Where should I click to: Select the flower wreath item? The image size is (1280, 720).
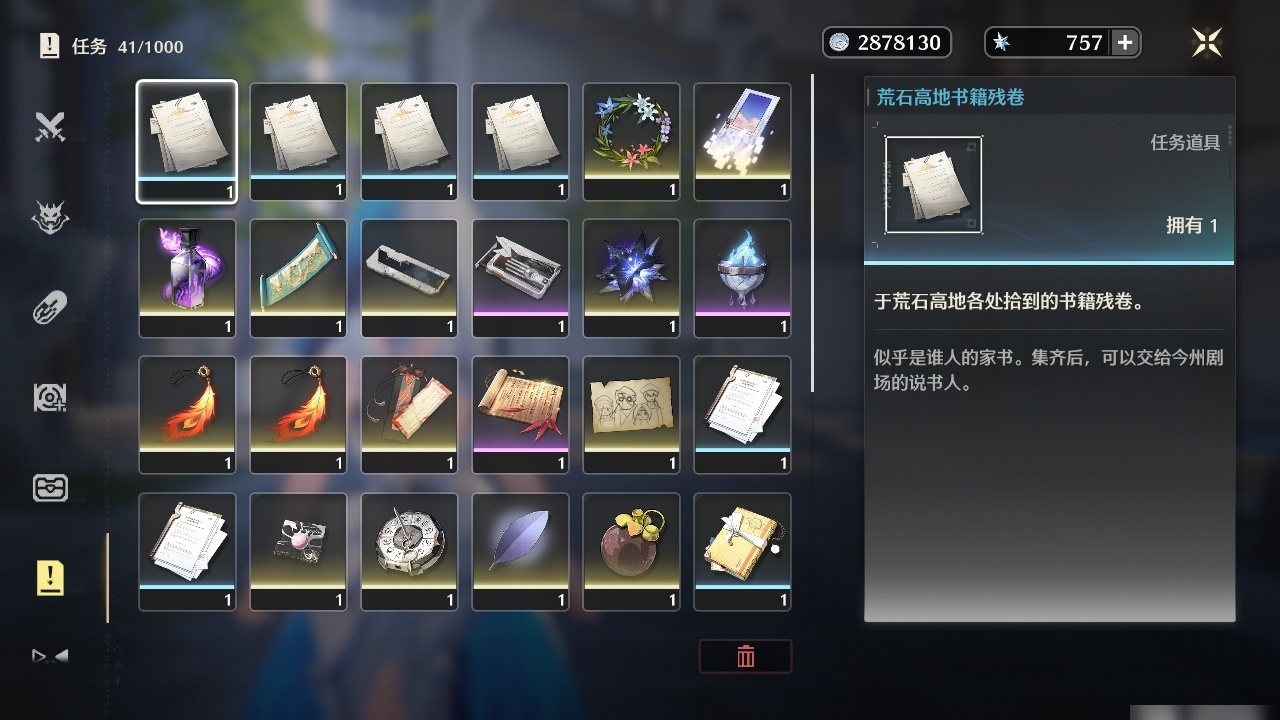(x=631, y=140)
